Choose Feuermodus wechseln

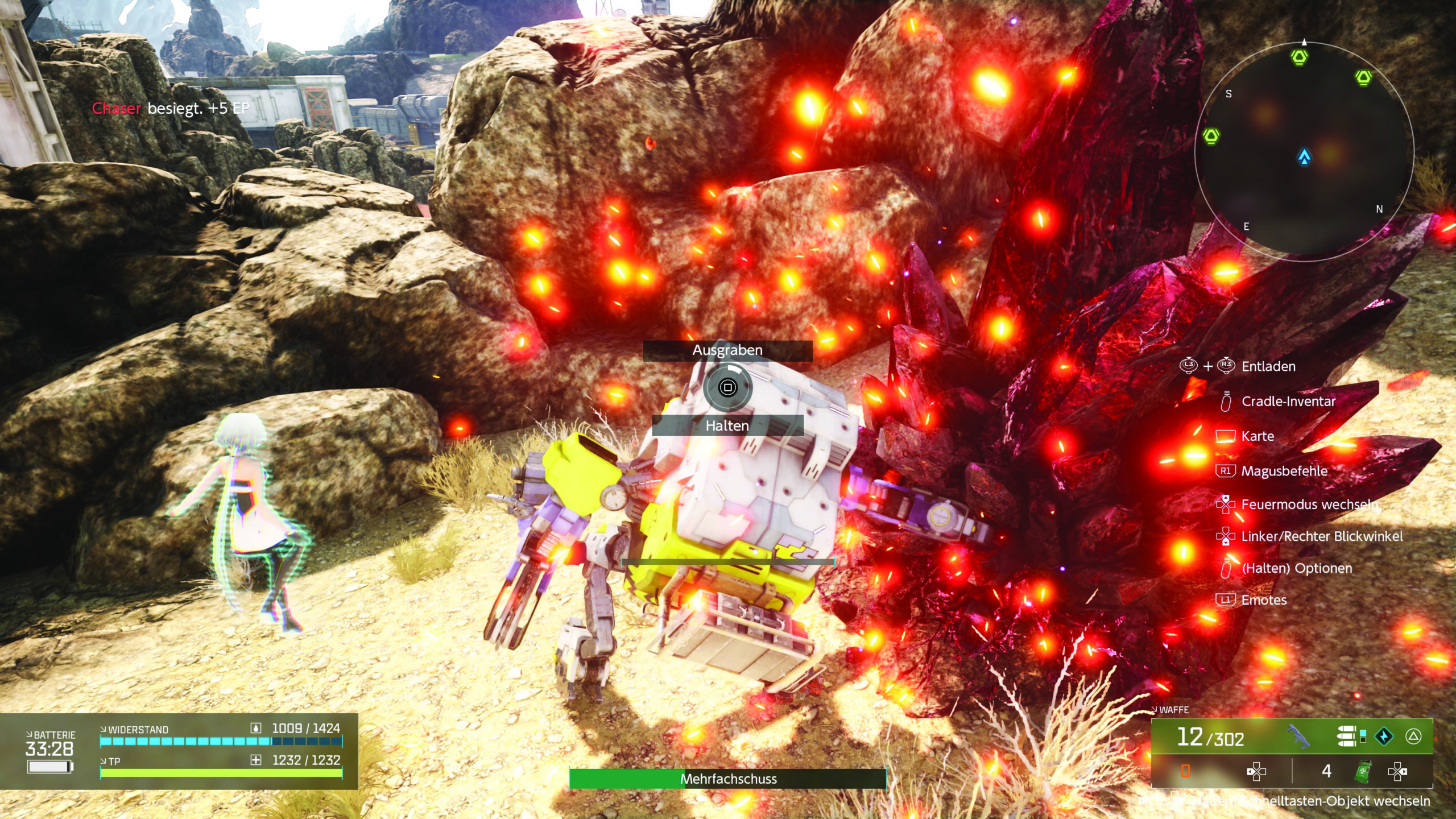(x=1308, y=504)
